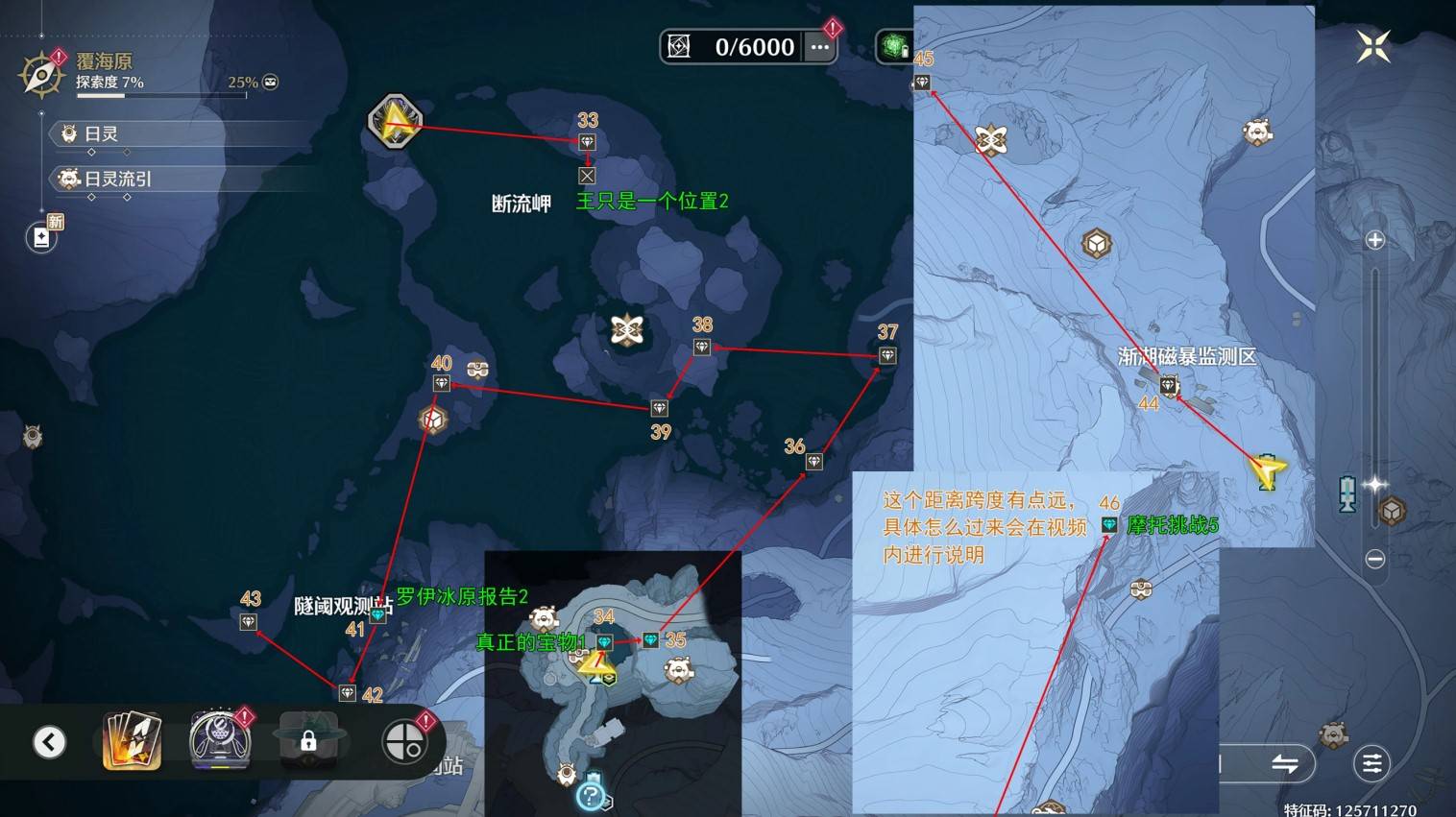Select the boss monster icon on 断流岬

pos(625,329)
